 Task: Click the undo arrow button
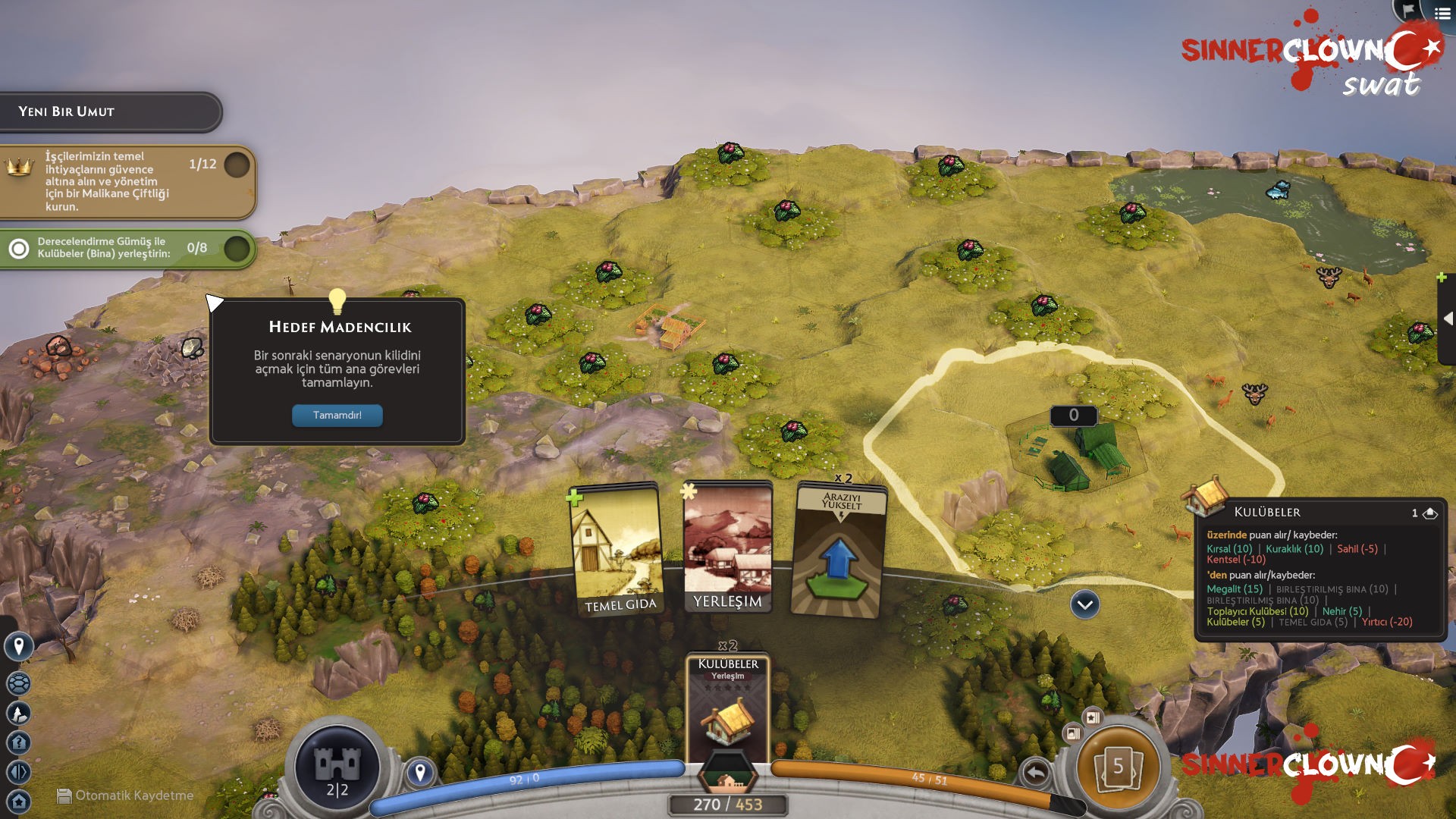(x=1035, y=773)
